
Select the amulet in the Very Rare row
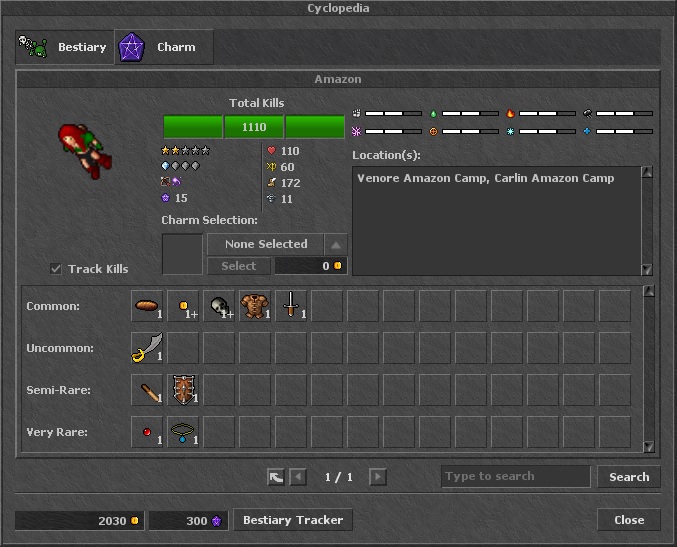tap(183, 432)
